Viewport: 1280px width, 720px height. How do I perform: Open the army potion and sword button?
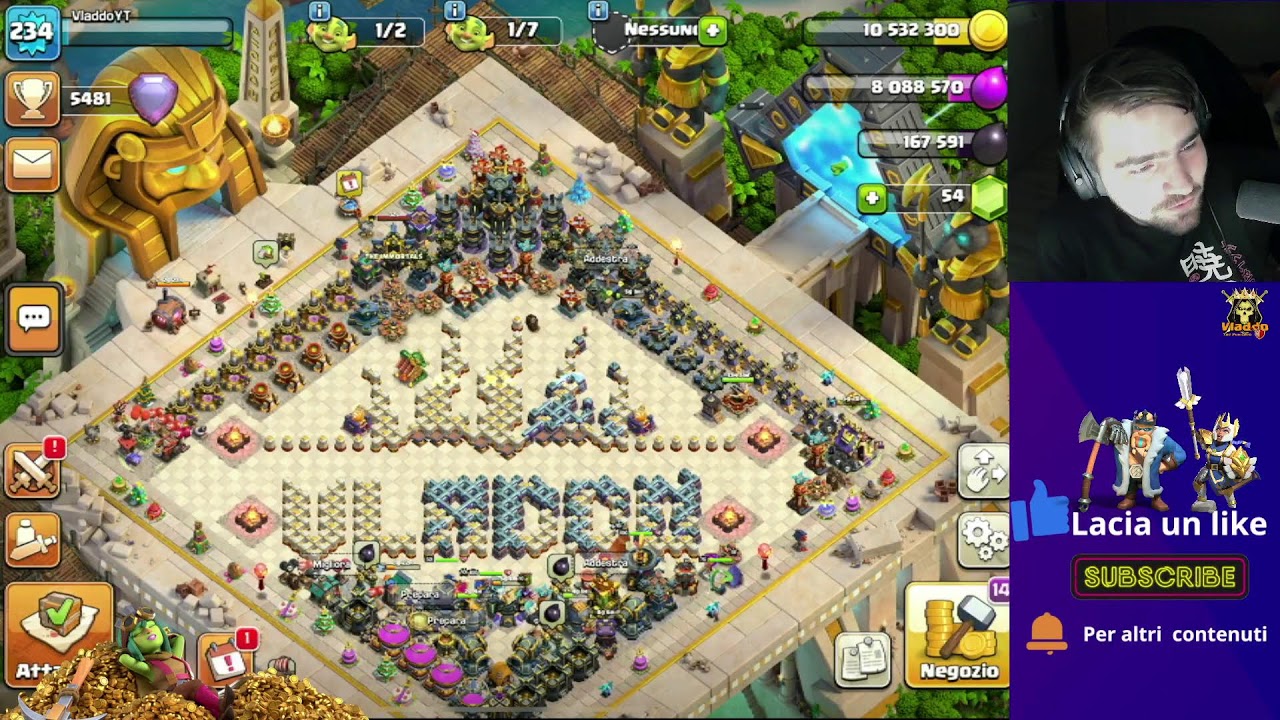[32, 540]
